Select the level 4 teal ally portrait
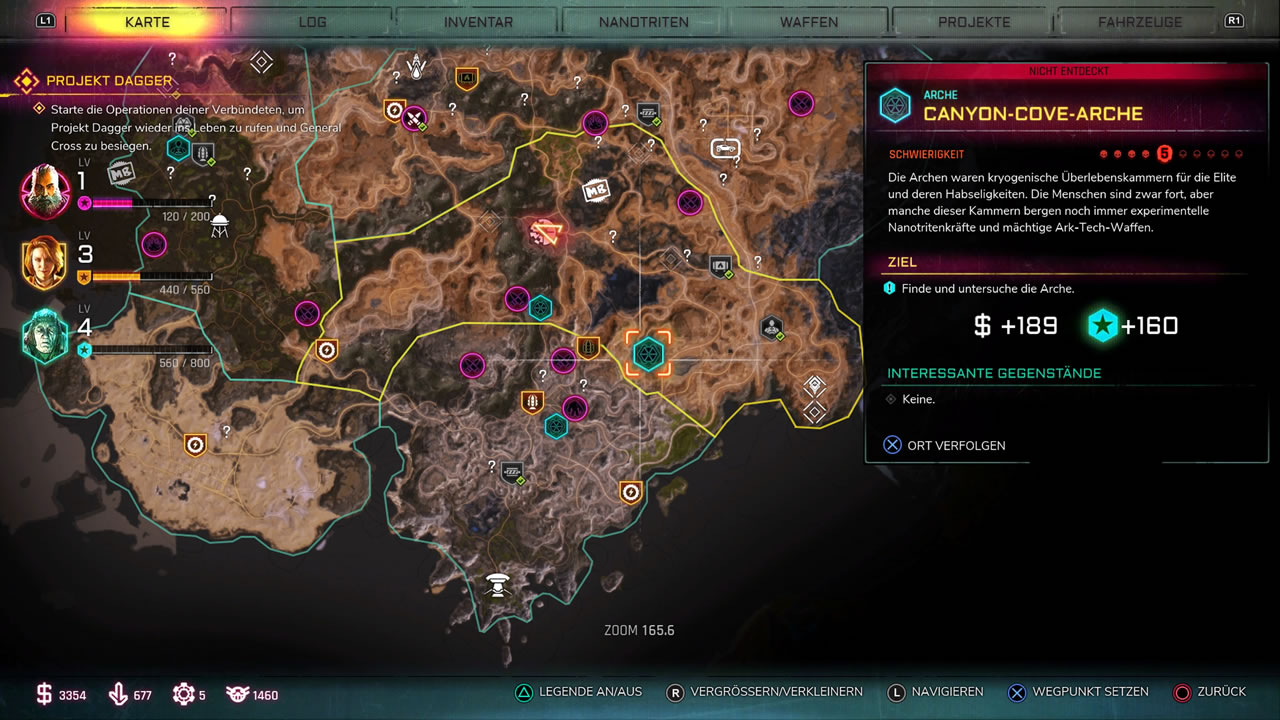Image resolution: width=1280 pixels, height=720 pixels. [45, 336]
